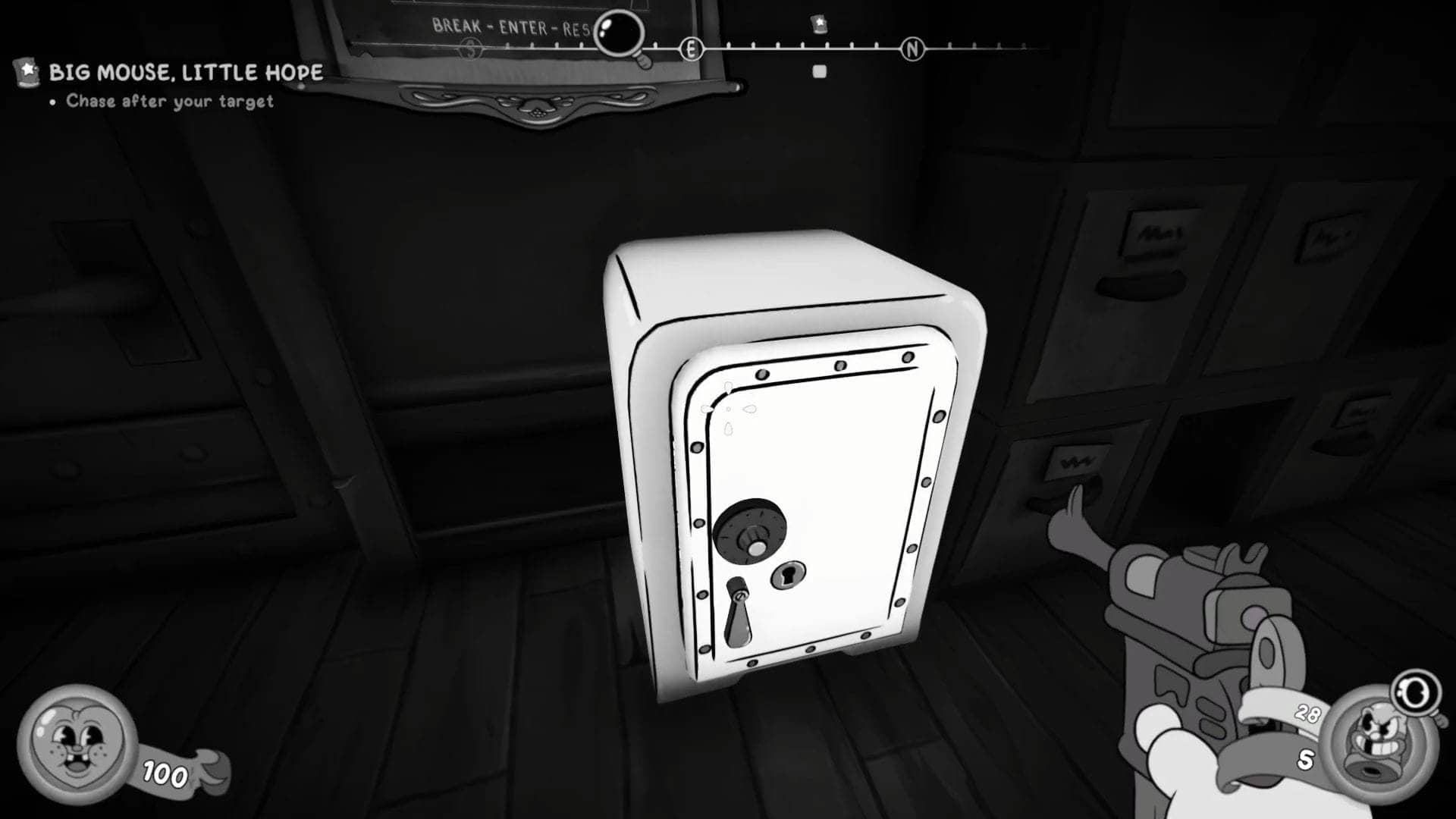Click the dollar sign marker on the compass bar
Viewport: 1456px width, 819px height.
(x=468, y=47)
